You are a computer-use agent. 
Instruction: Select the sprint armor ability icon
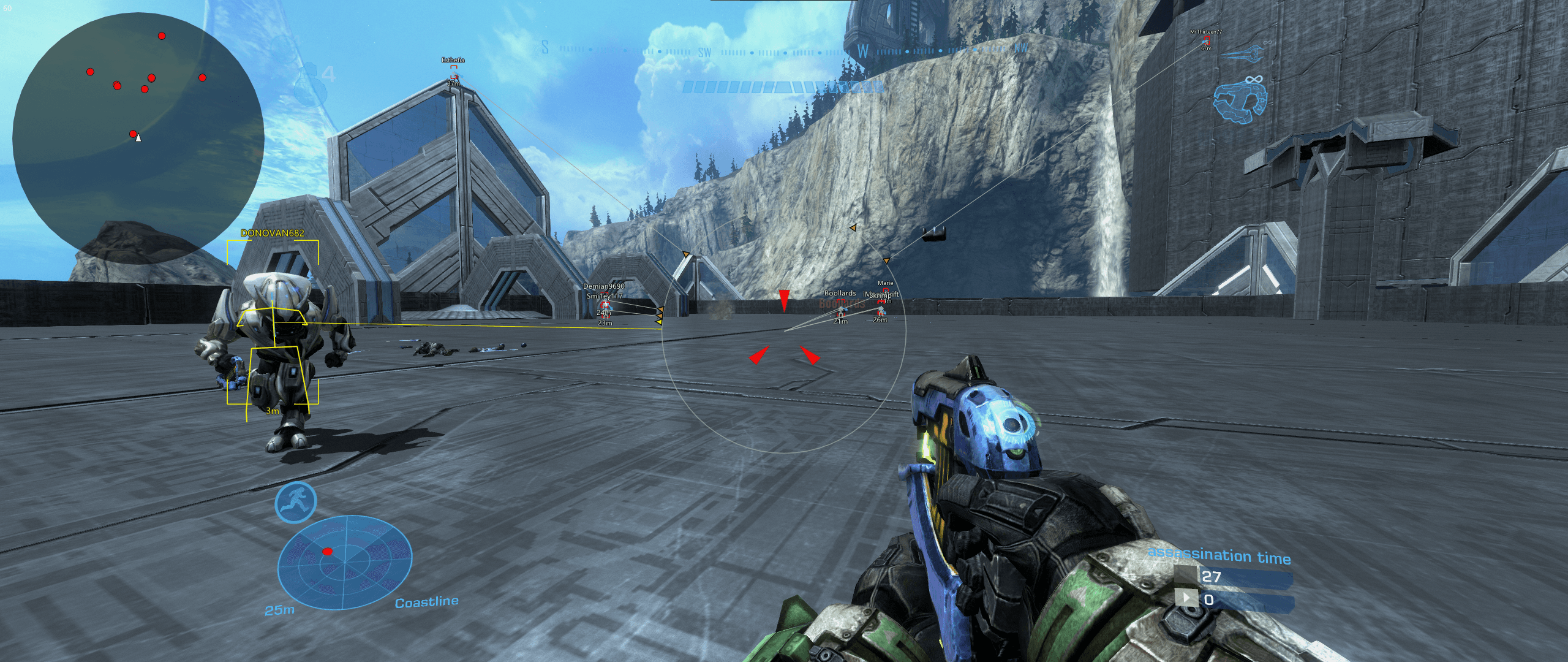click(296, 502)
